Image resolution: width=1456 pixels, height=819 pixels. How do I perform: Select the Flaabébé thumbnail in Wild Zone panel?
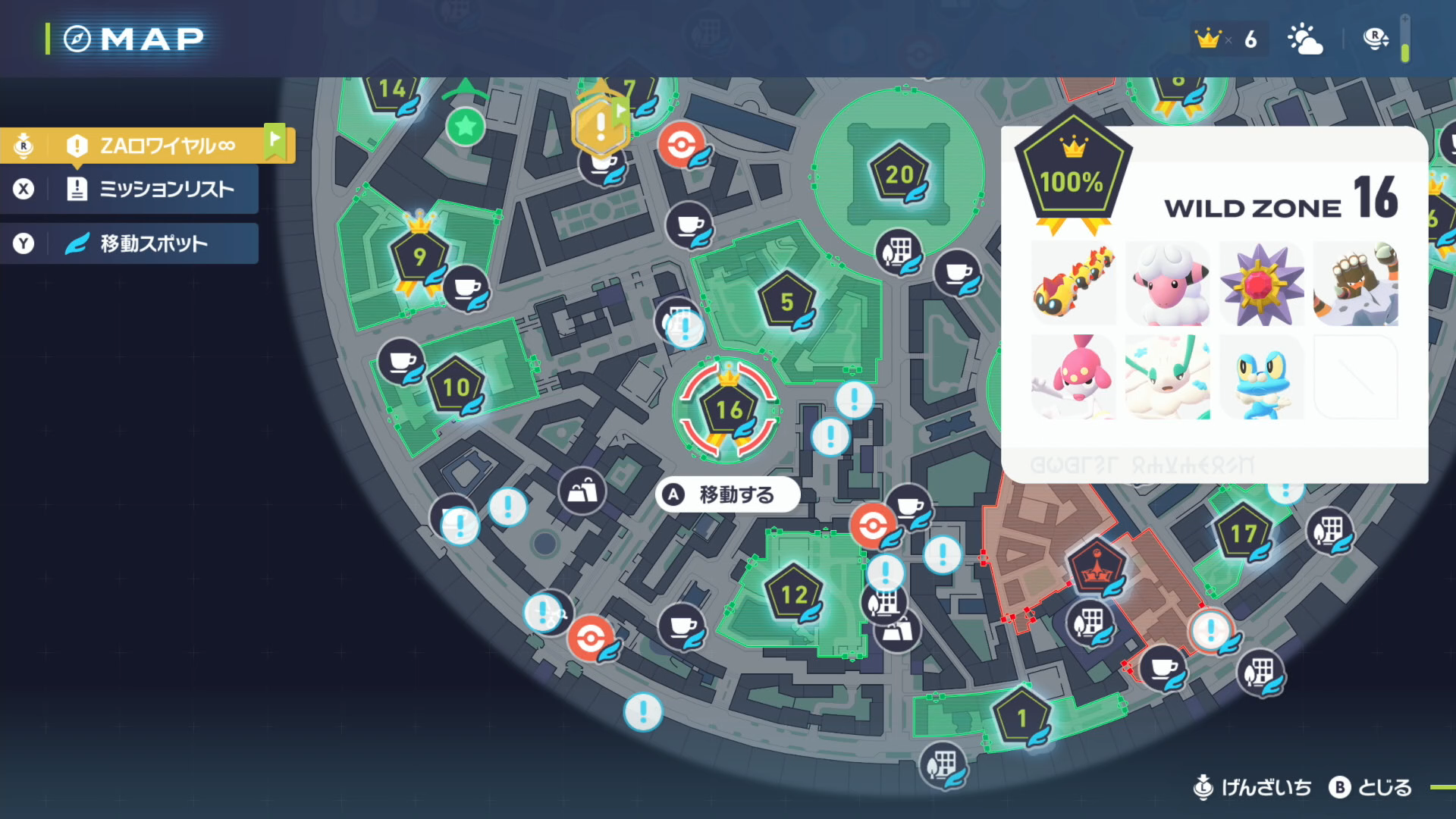(1074, 377)
